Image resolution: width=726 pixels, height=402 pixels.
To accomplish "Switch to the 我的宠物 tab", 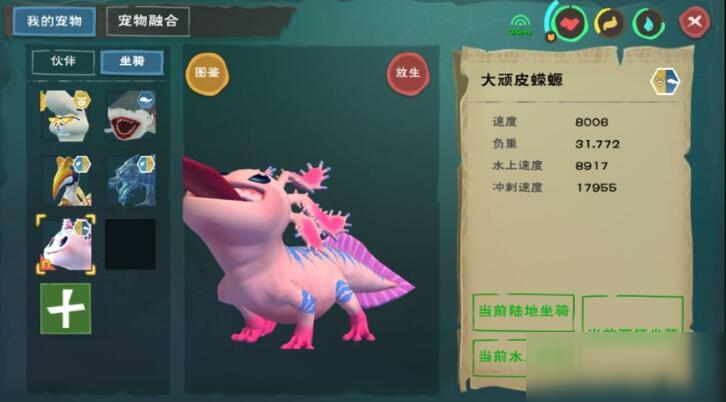I will (54, 20).
